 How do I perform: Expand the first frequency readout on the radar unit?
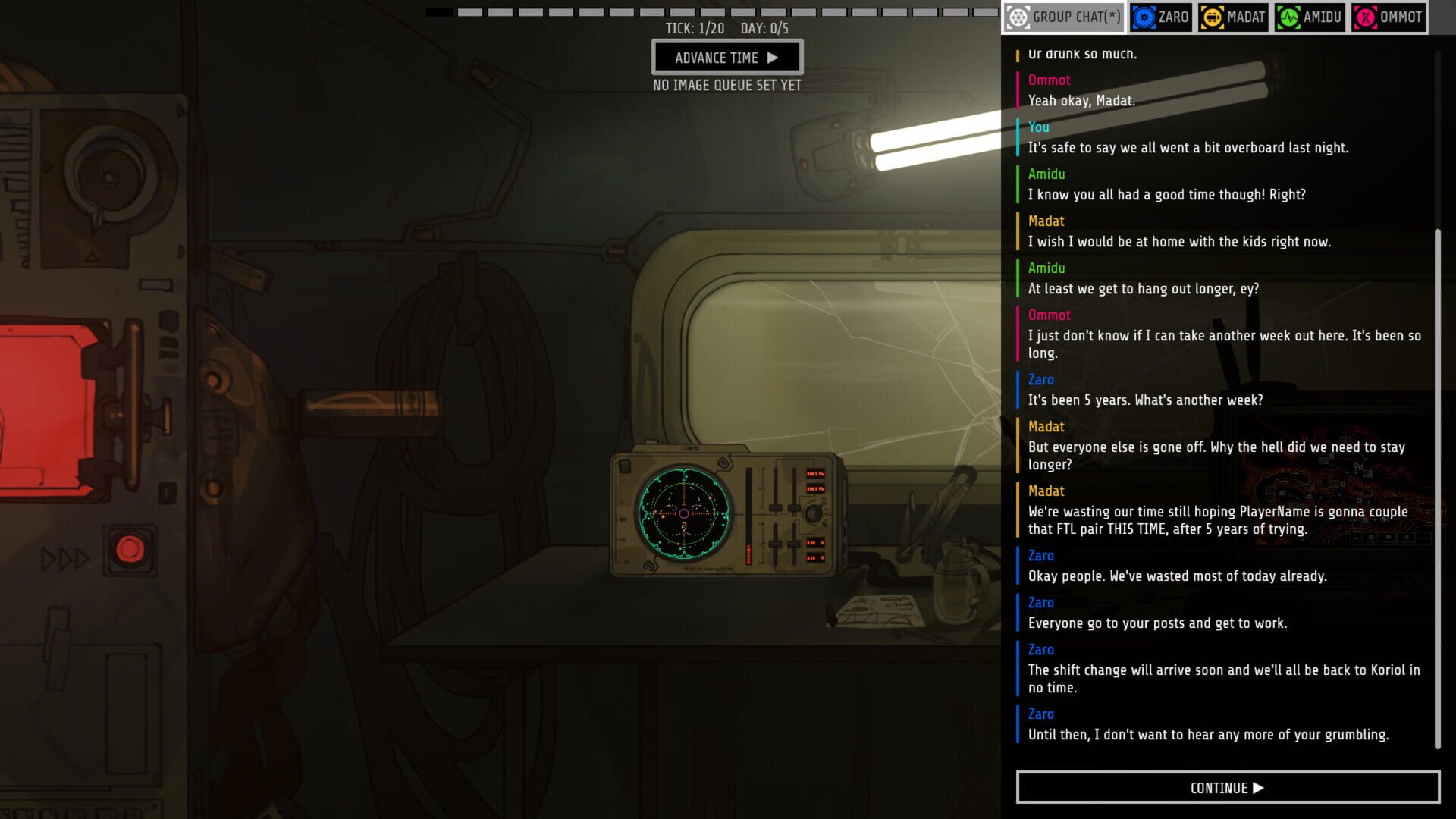click(x=815, y=474)
